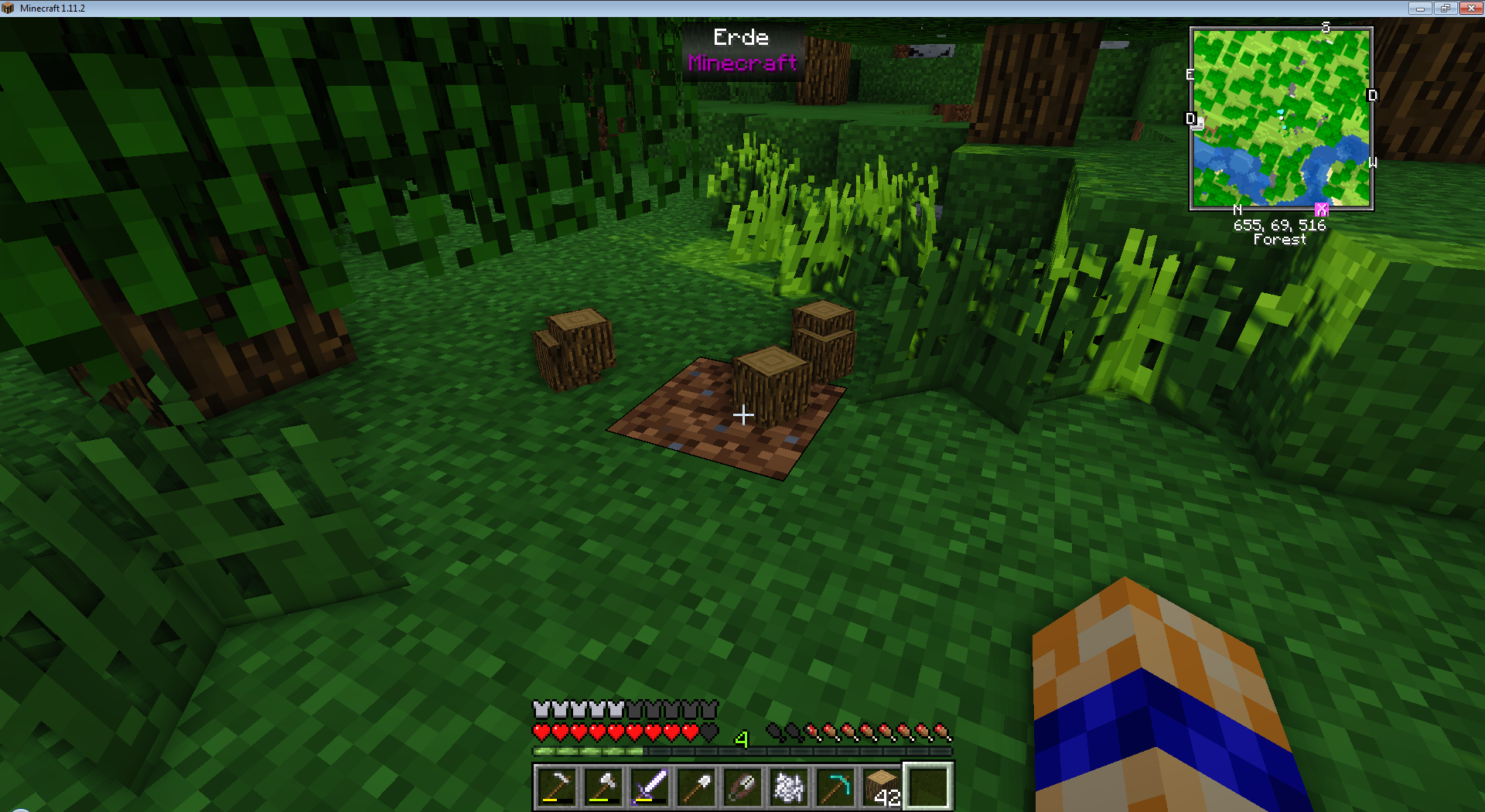The height and width of the screenshot is (812, 1485).
Task: Select the diamond pickaxe in the hotbar
Action: point(835,786)
